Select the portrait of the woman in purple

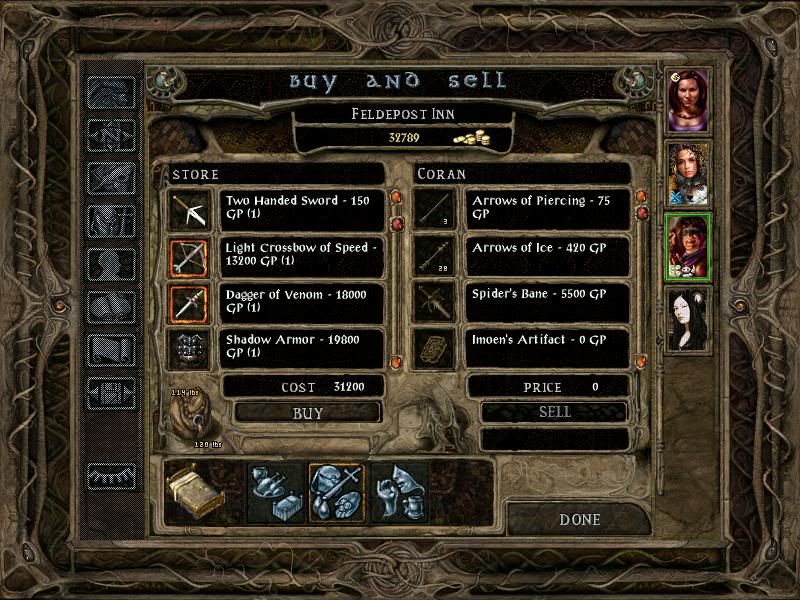689,100
